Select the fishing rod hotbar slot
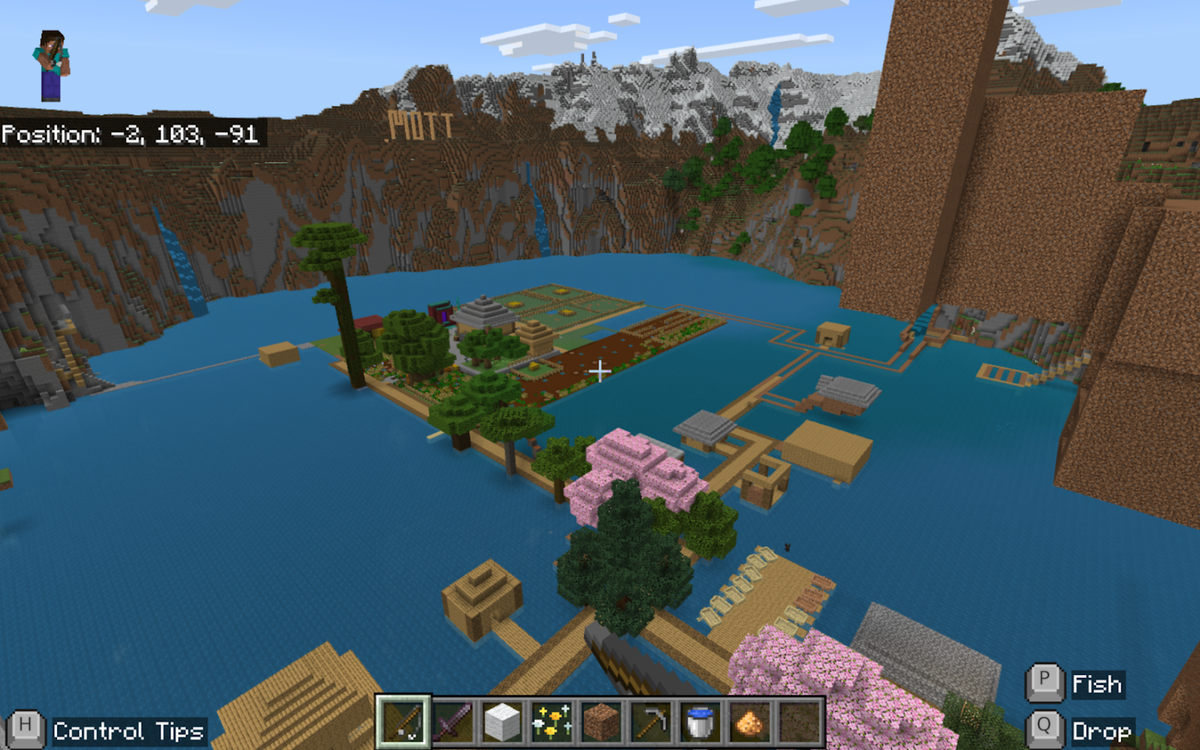 [x=405, y=721]
